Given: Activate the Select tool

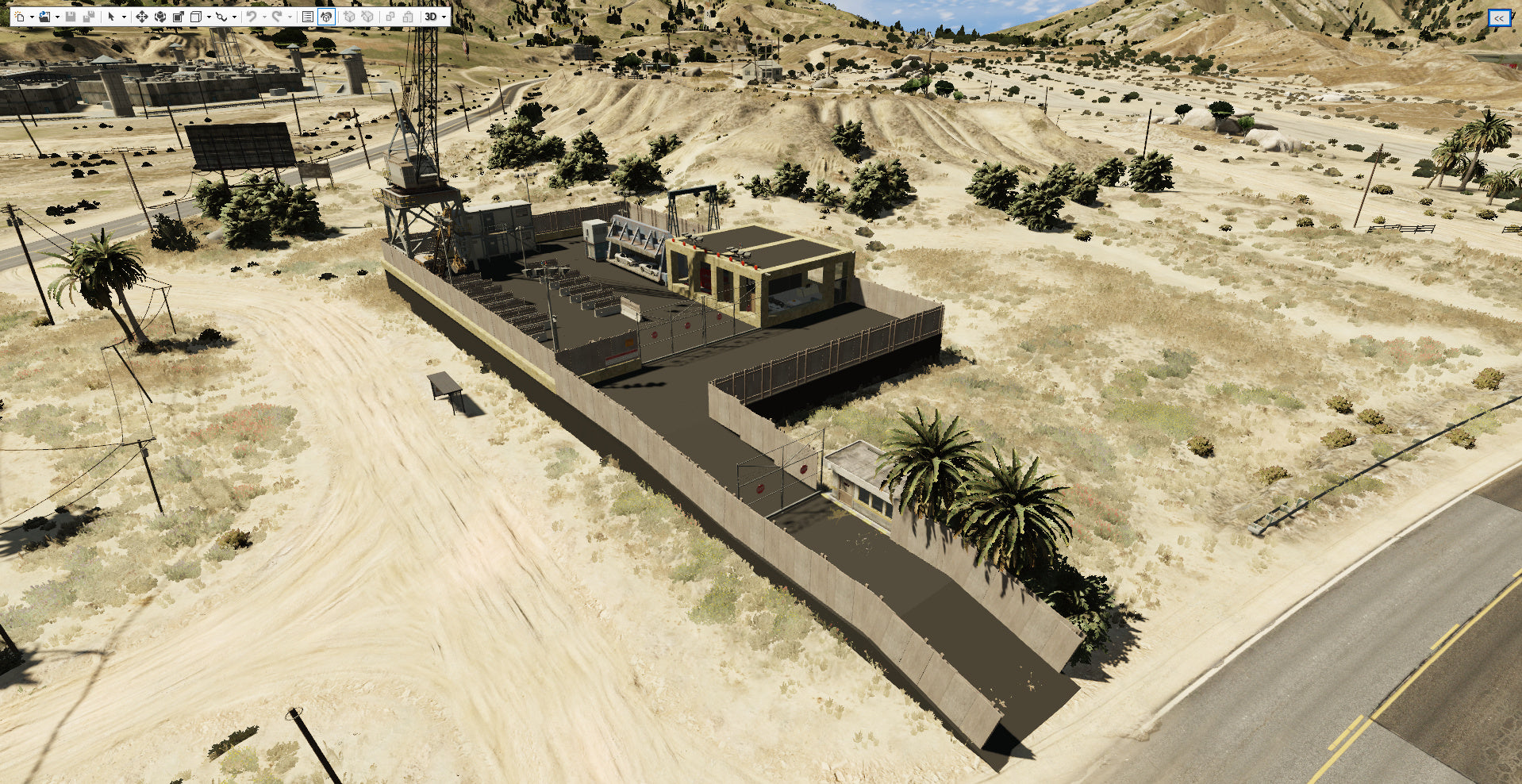Looking at the screenshot, I should (x=111, y=16).
